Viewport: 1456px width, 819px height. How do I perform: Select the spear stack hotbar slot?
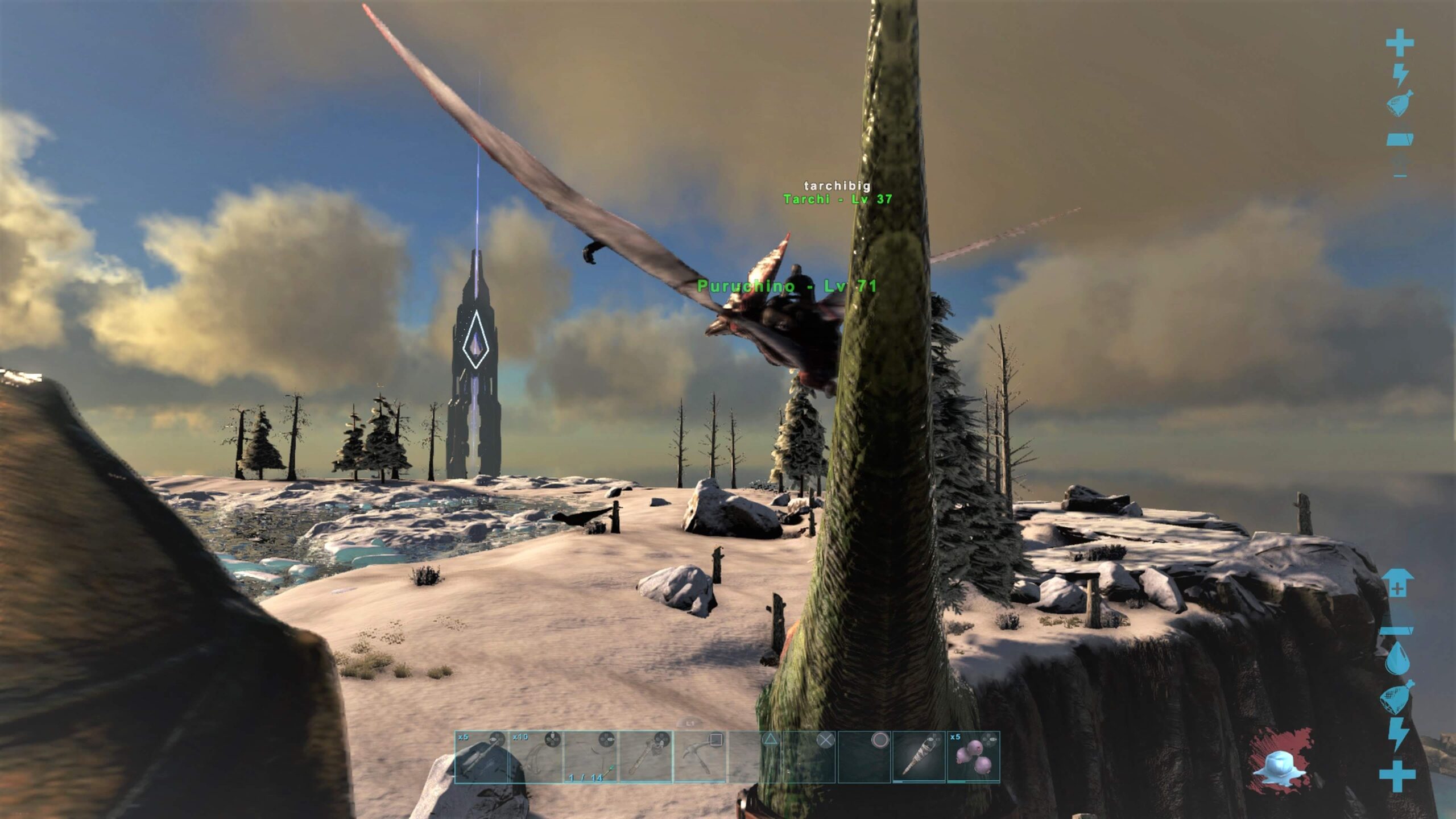[x=481, y=758]
